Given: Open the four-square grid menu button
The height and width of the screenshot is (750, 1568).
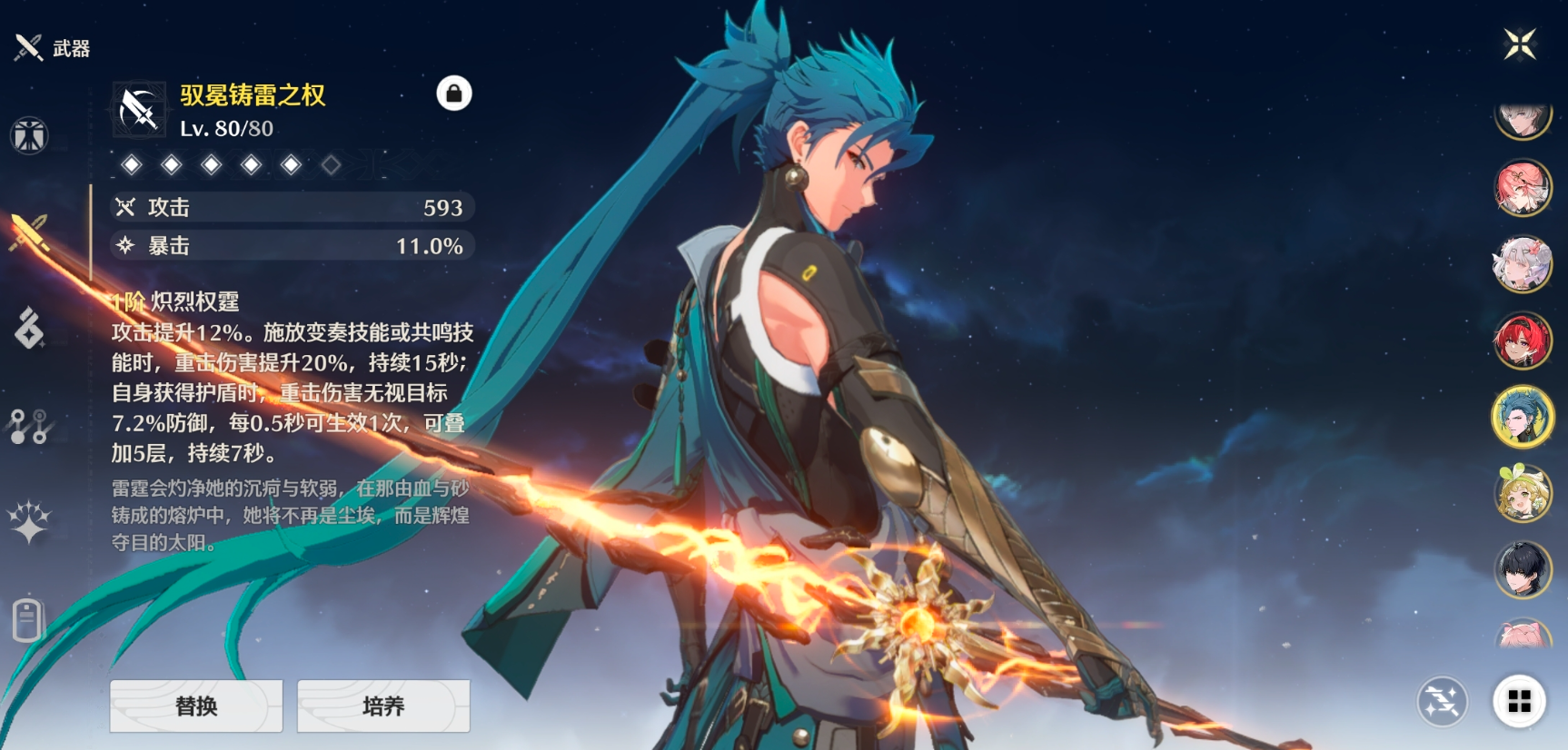Looking at the screenshot, I should pos(1519,701).
